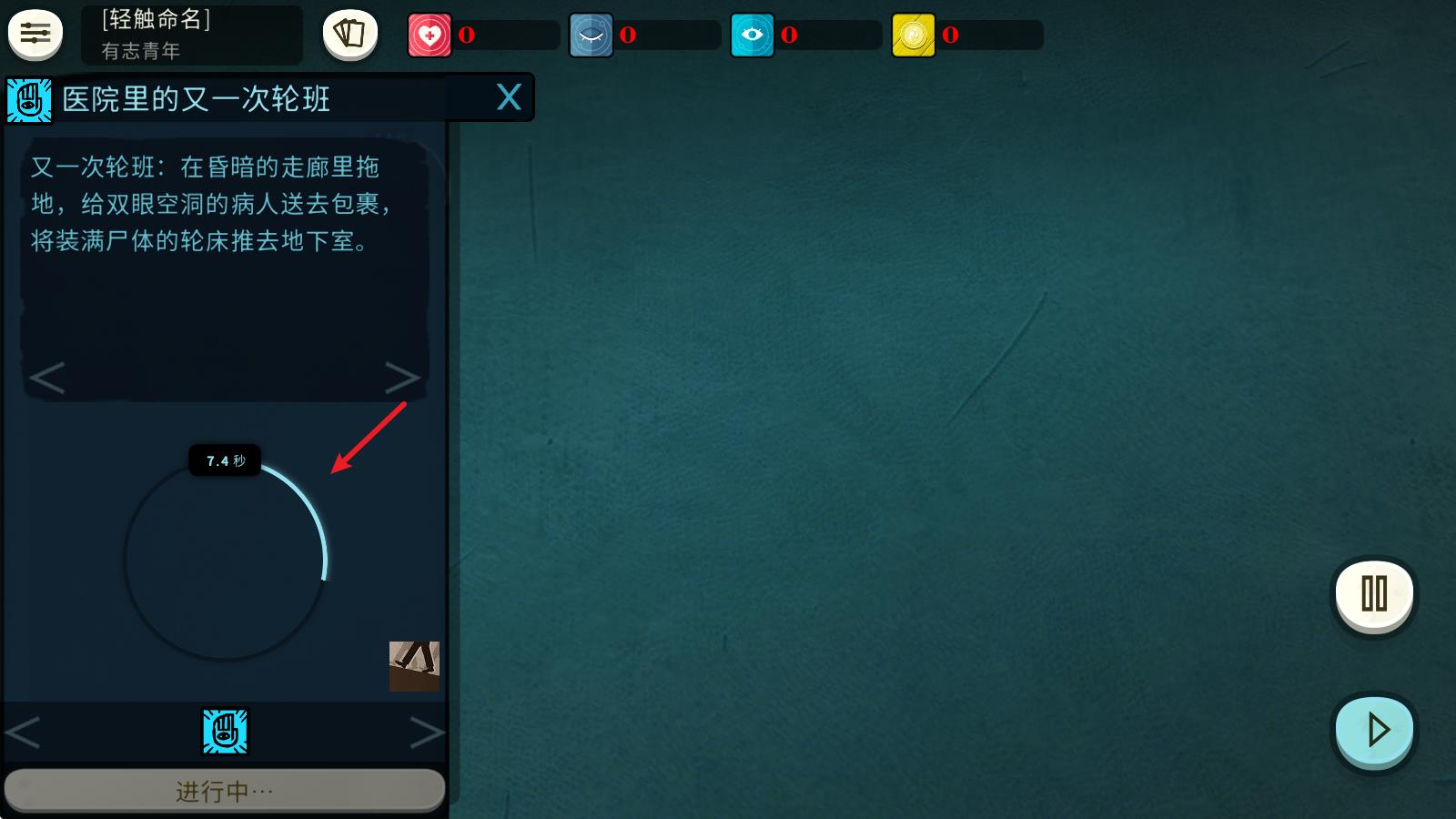Viewport: 1456px width, 819px height.
Task: Click the hand icon on the event title bar
Action: coord(27,96)
